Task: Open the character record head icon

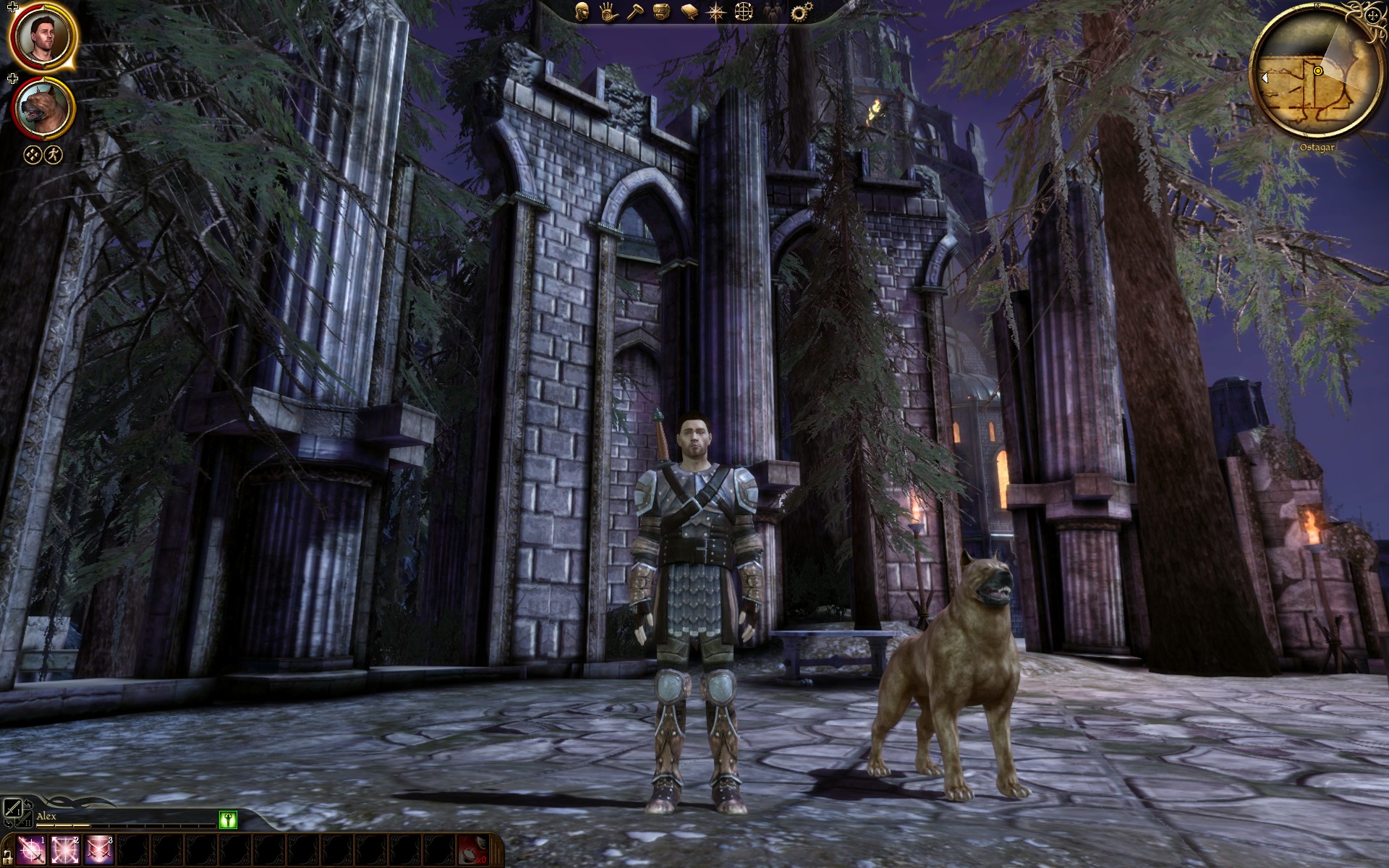Action: [x=582, y=12]
